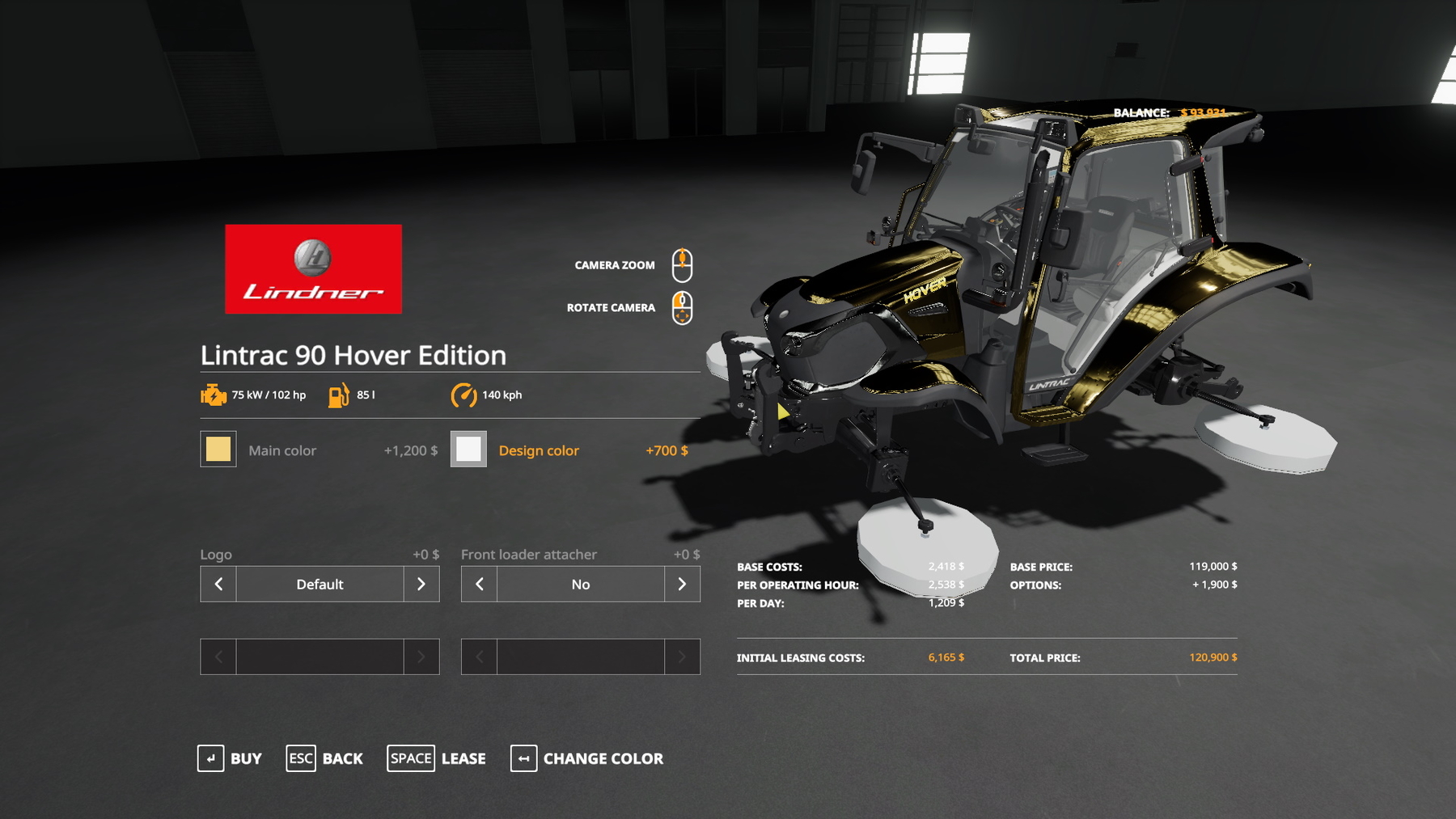Image resolution: width=1456 pixels, height=819 pixels.
Task: Select the yellow Main color swatch
Action: pos(218,450)
